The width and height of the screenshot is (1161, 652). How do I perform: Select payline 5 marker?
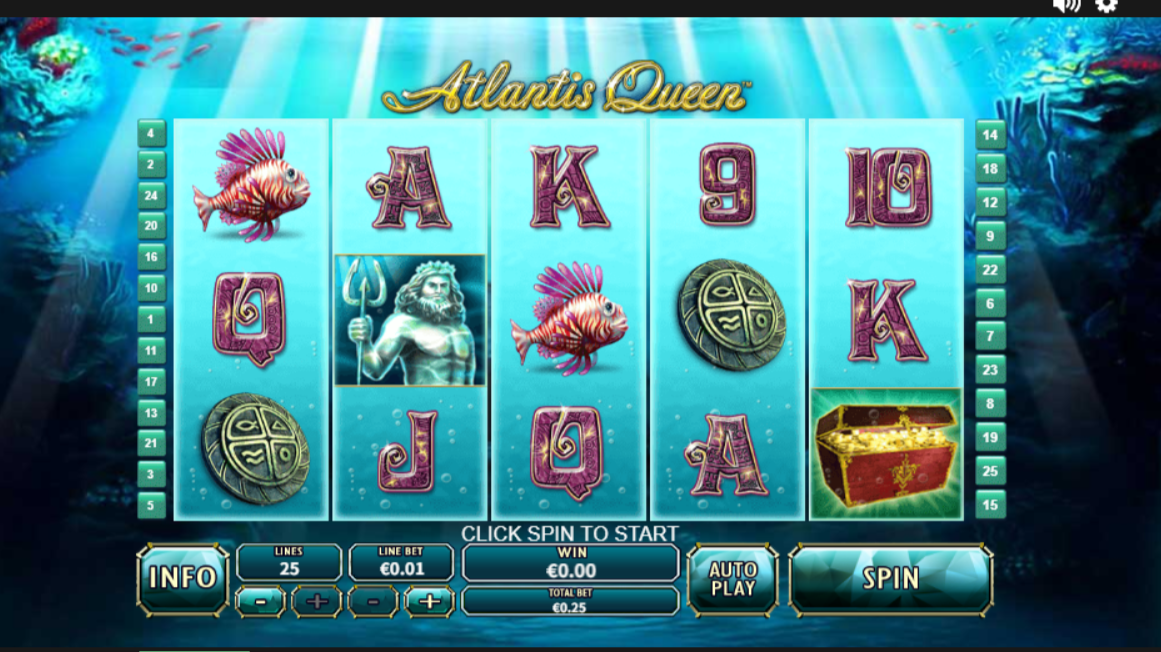(151, 505)
